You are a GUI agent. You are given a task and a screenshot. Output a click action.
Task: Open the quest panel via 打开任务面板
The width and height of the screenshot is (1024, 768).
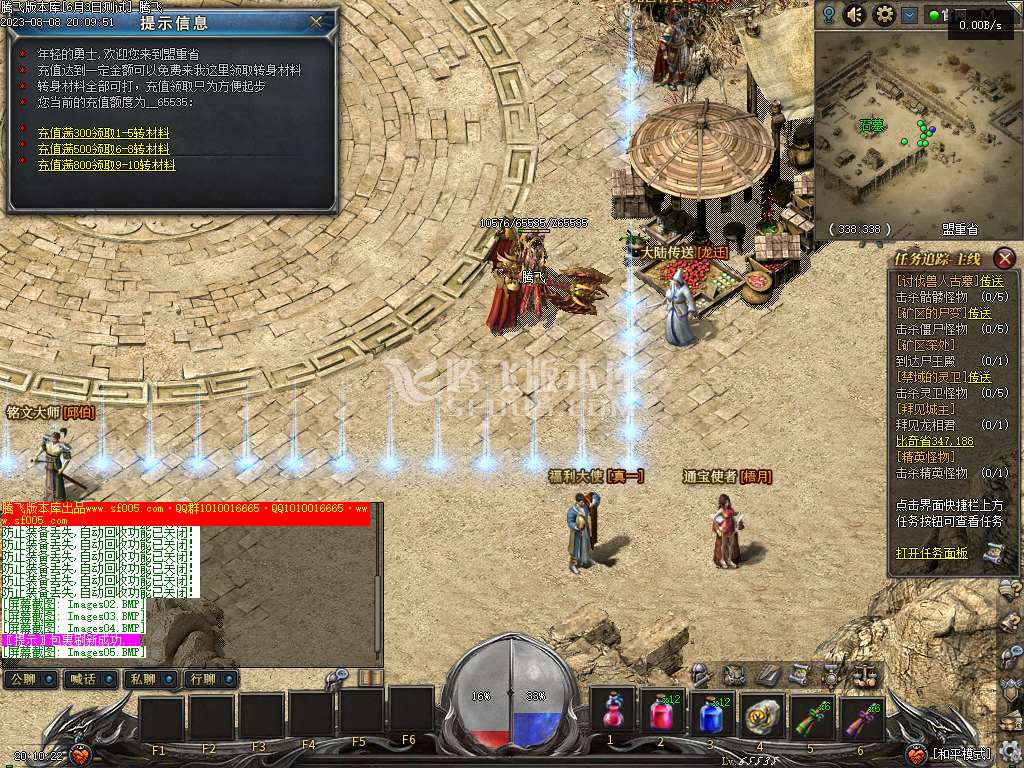(931, 553)
